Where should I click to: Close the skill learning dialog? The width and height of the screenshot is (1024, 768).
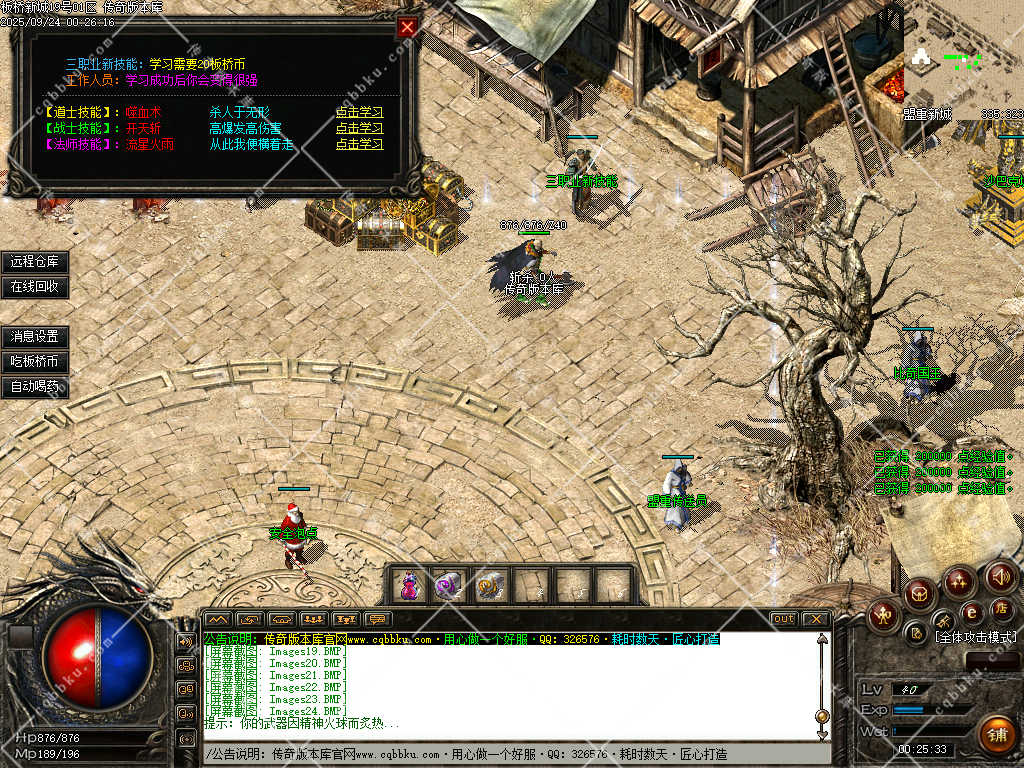pyautogui.click(x=407, y=28)
